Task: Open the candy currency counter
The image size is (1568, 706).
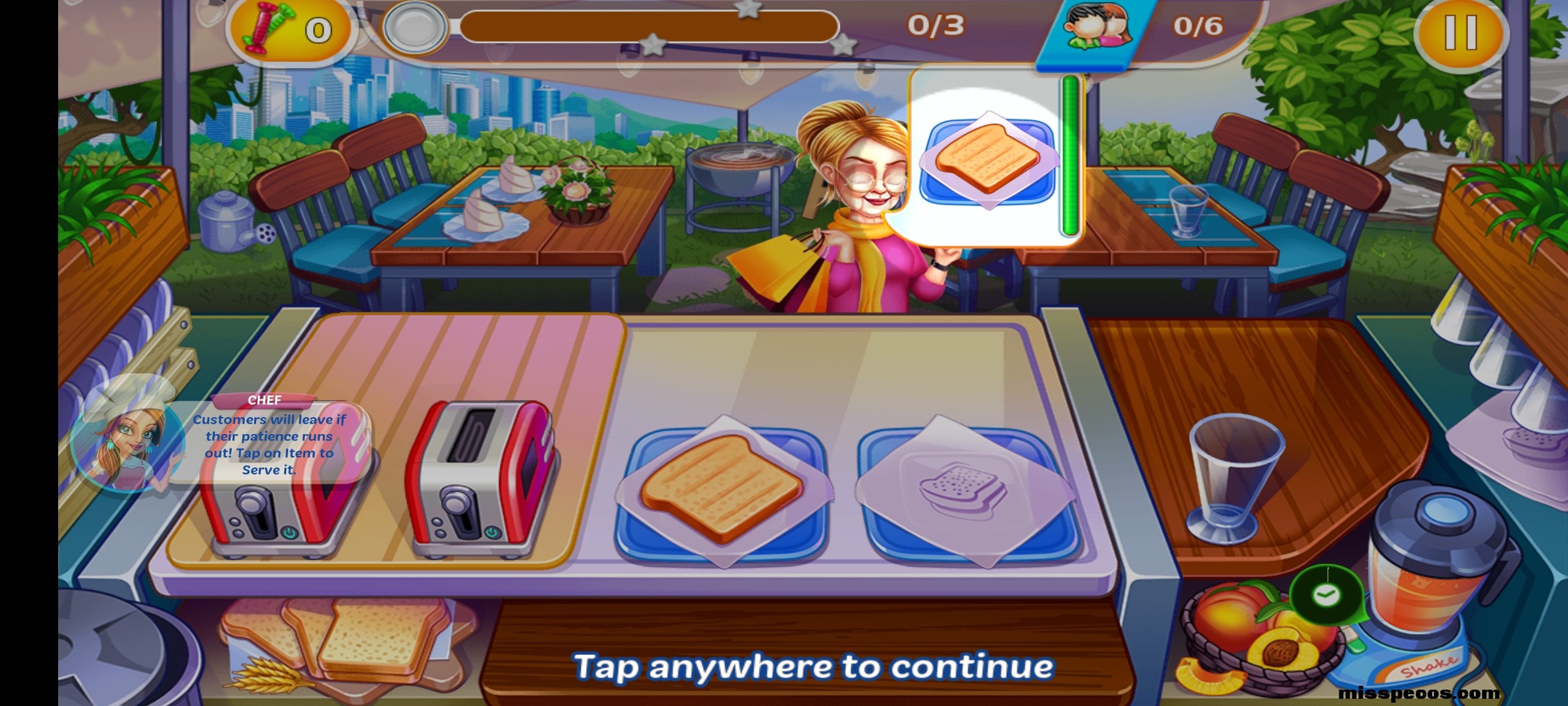Action: 287,29
